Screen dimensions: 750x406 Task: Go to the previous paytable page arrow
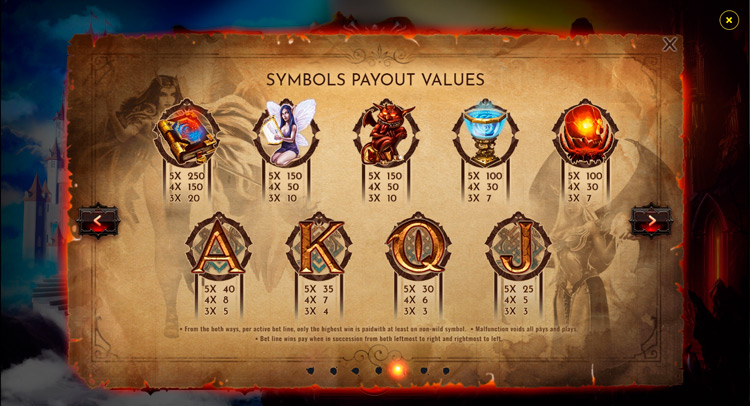coord(98,221)
